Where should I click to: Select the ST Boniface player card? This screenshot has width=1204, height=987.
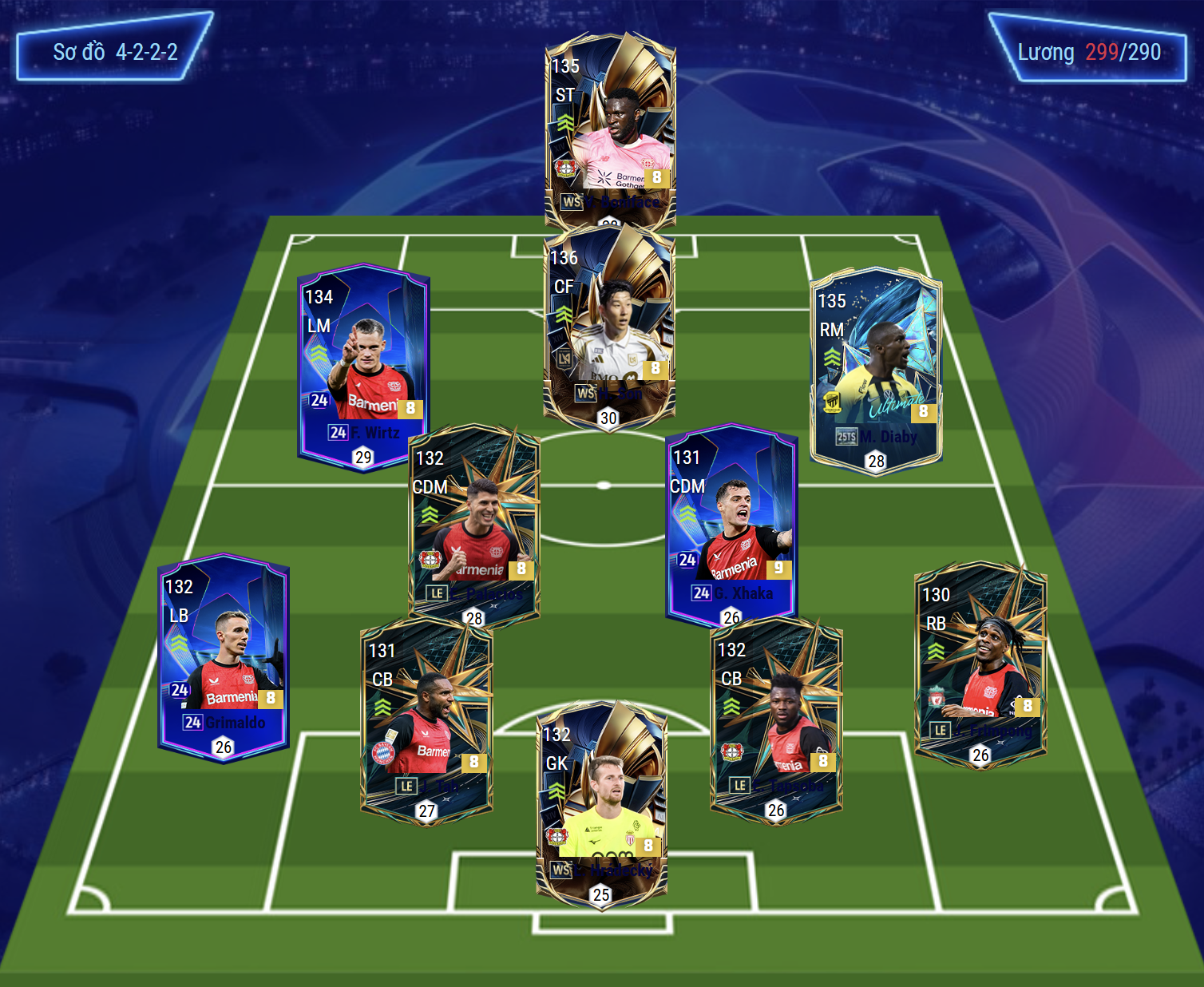point(611,128)
